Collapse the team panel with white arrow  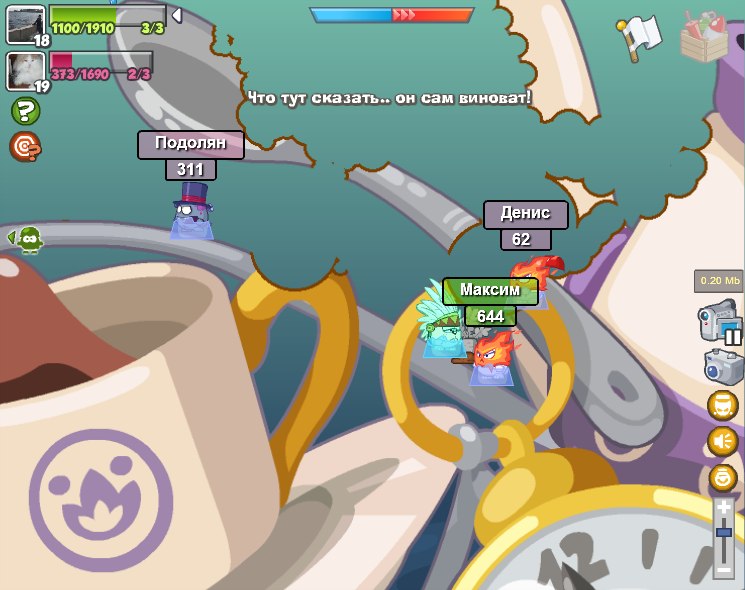click(177, 15)
